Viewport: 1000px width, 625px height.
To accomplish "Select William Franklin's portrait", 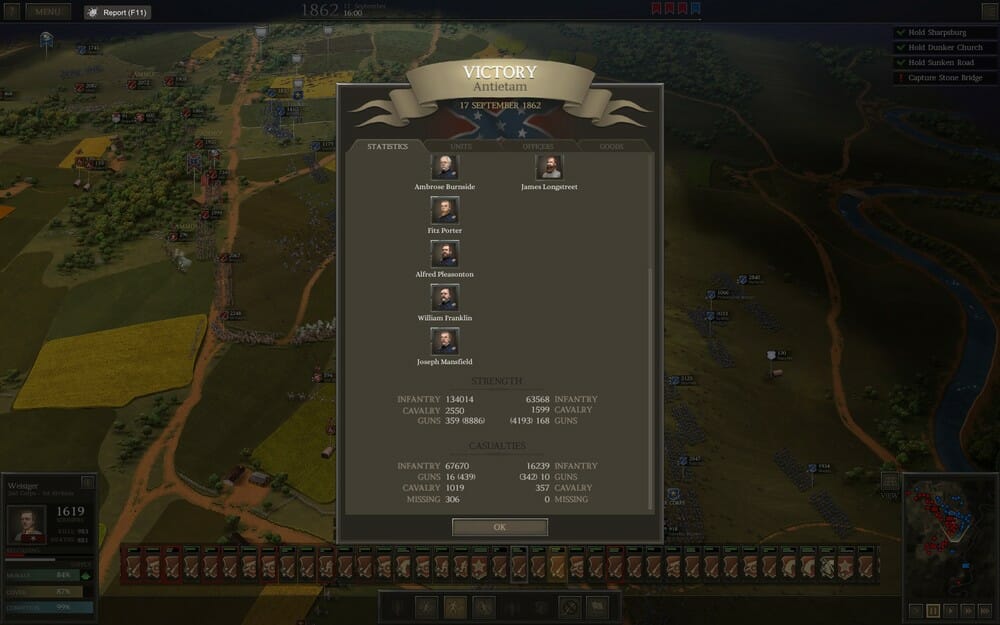I will 444,297.
